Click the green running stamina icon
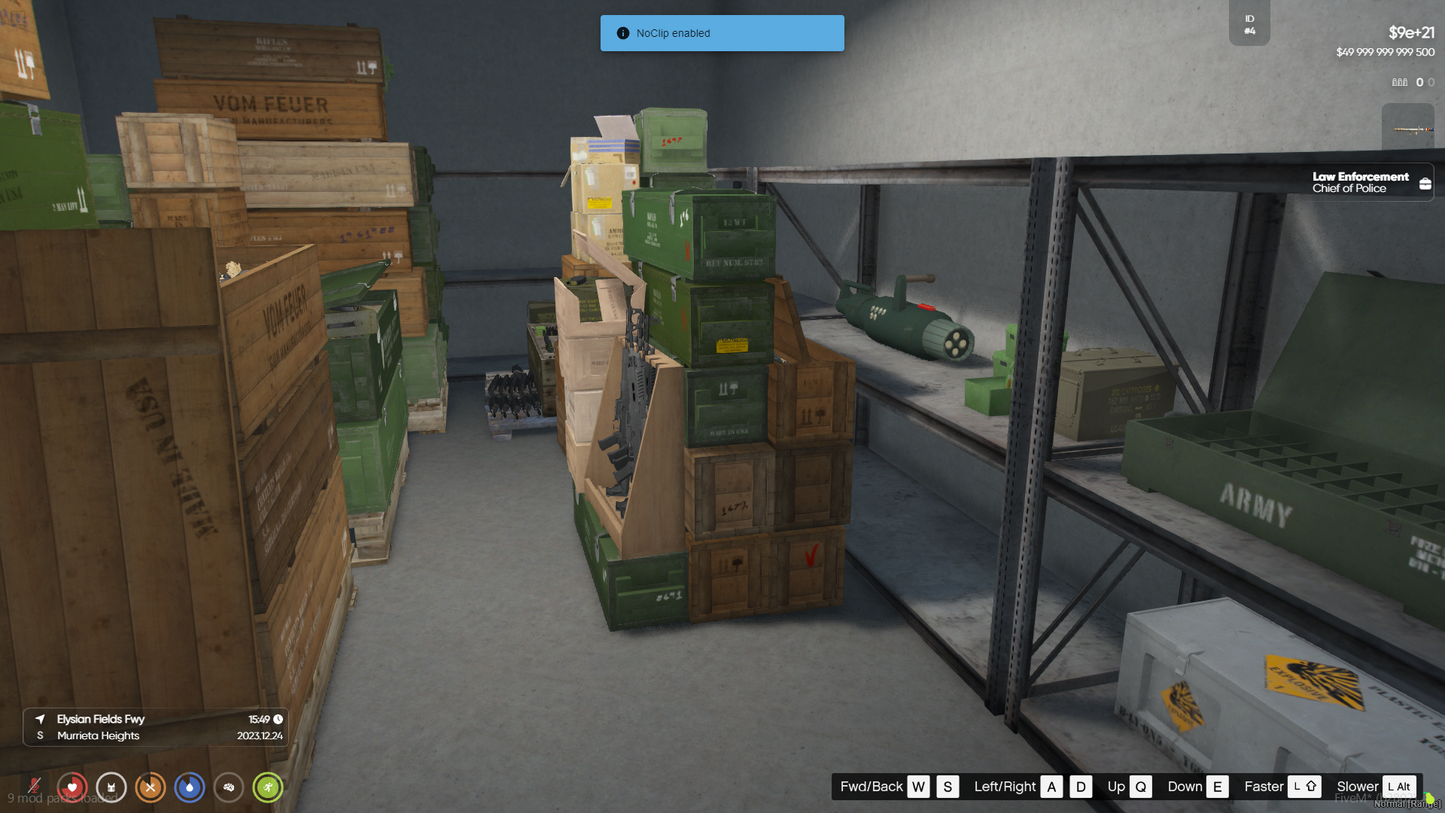Screen dimensions: 1445x813 pos(268,788)
